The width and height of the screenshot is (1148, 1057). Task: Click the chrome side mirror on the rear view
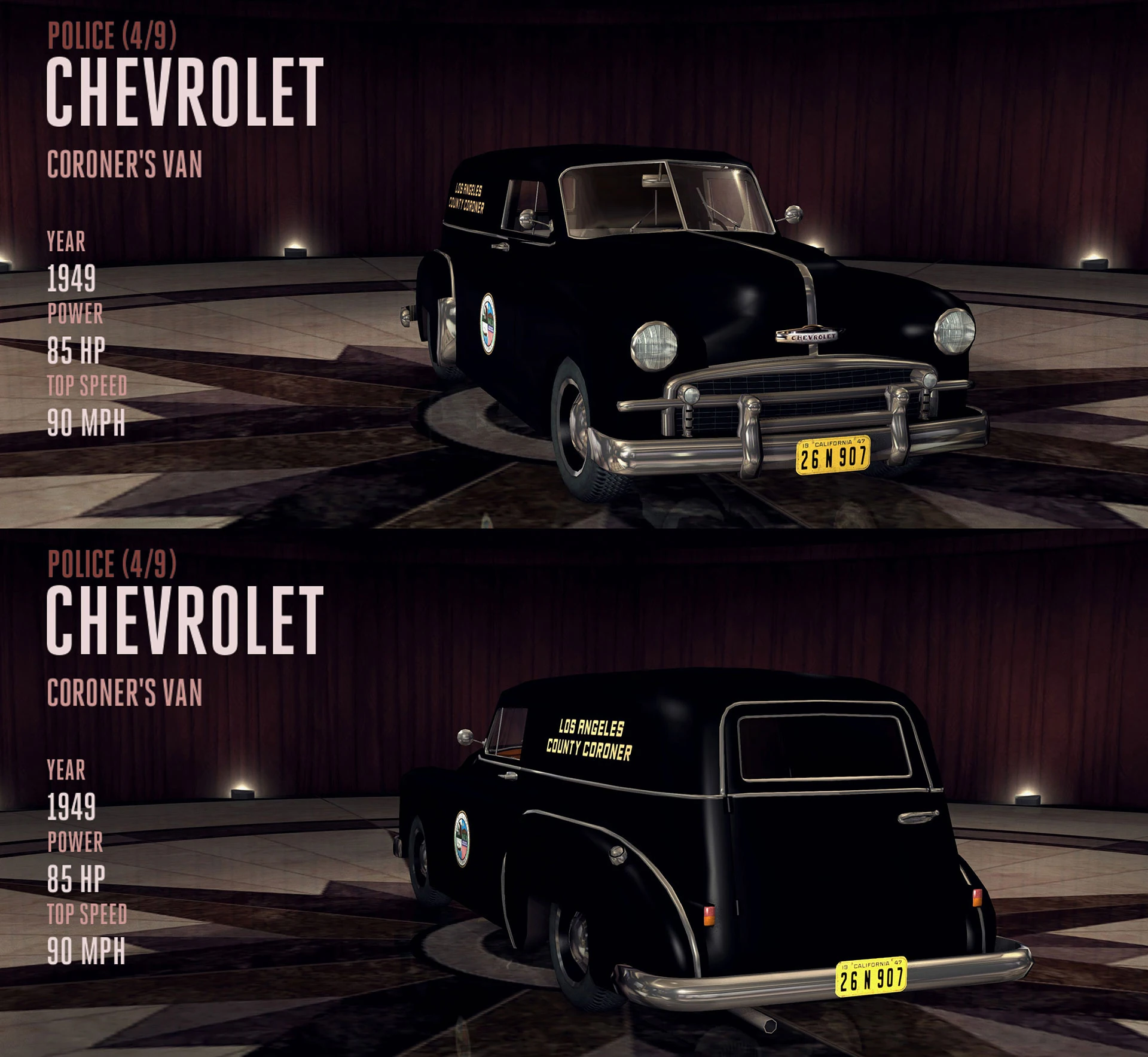click(465, 736)
